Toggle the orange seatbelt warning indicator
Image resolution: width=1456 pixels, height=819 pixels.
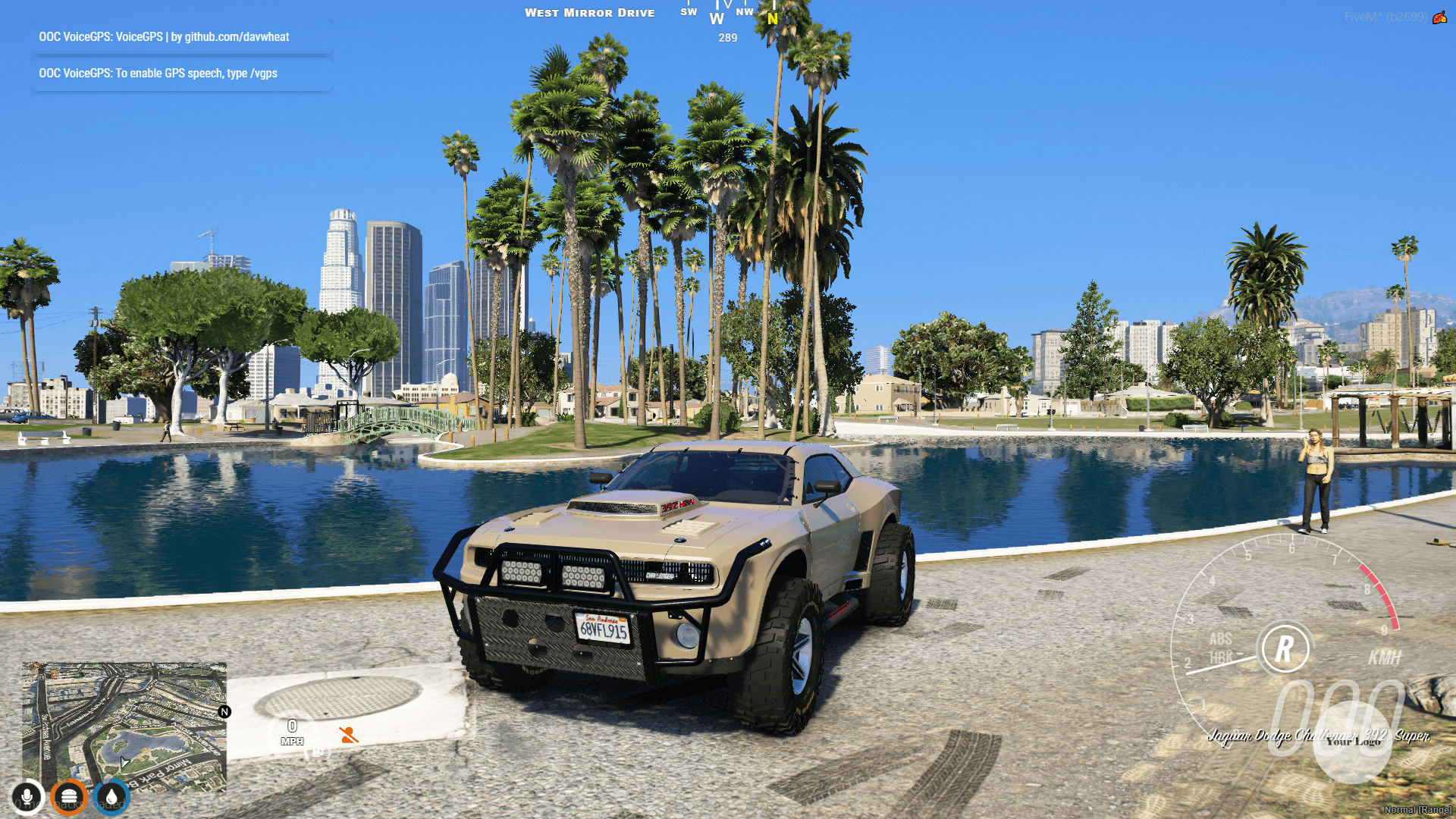pos(347,735)
